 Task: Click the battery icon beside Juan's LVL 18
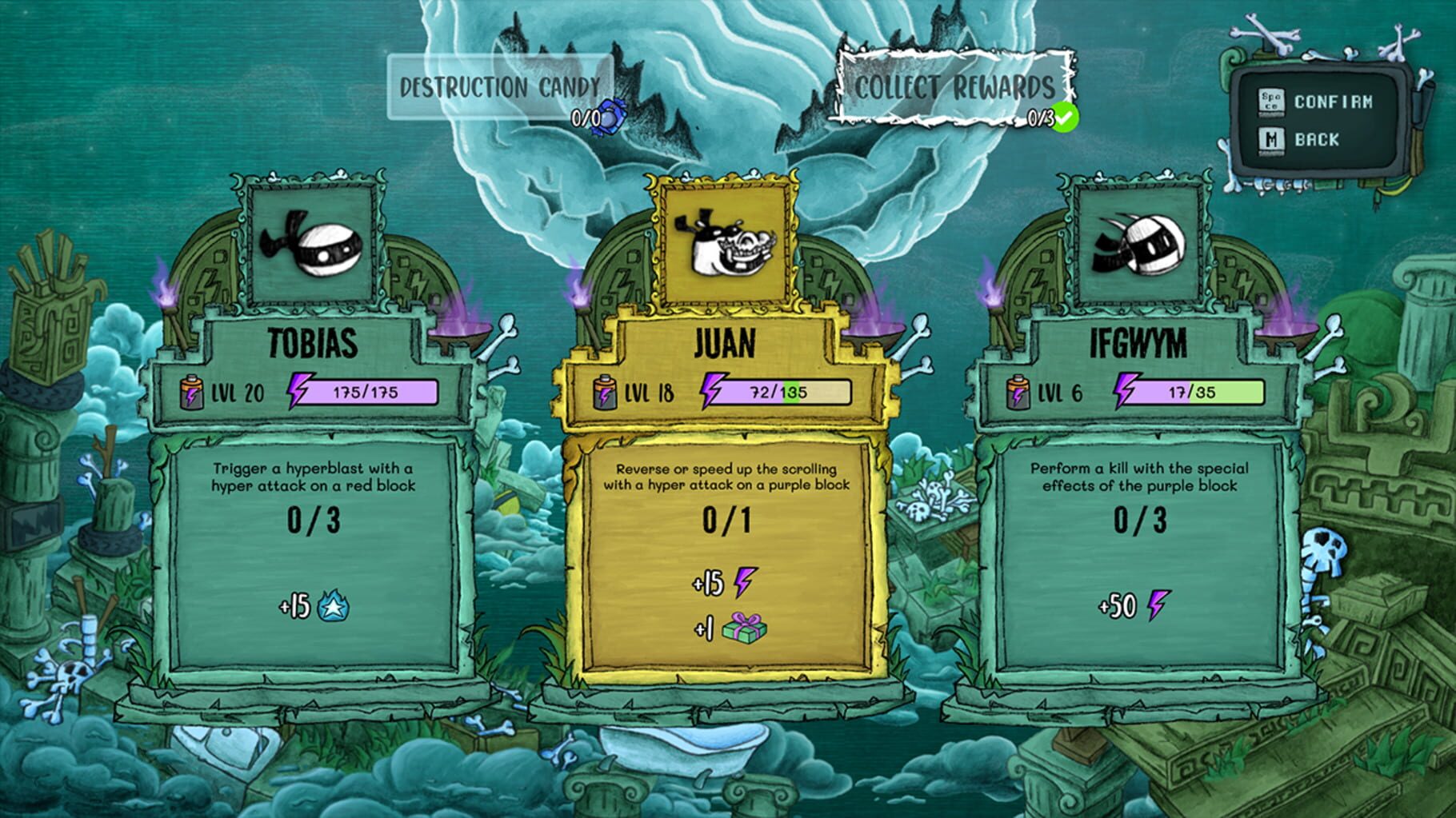pos(606,391)
